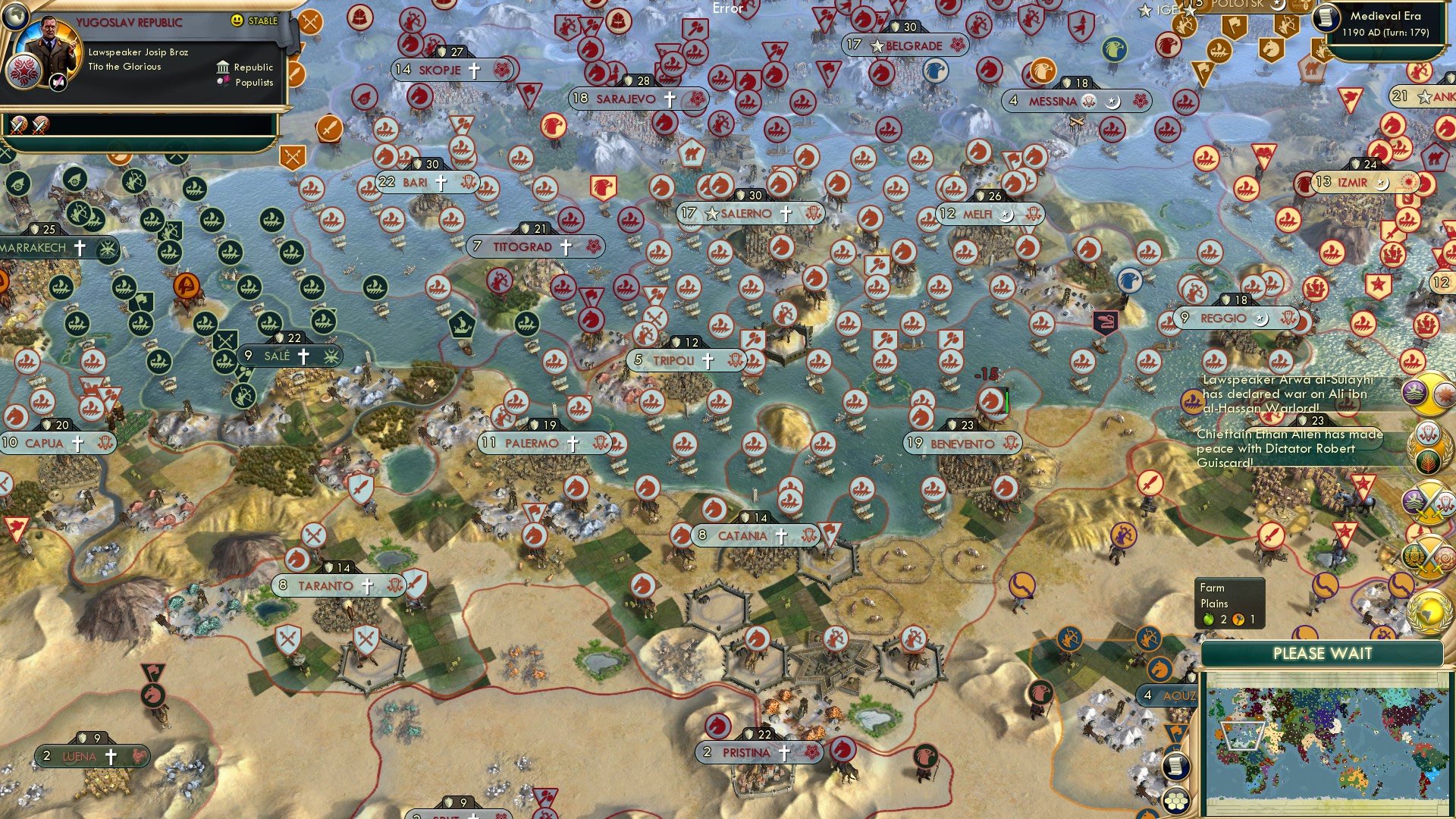Toggle the hex grid icon below the minimap
Screen dimensions: 1456x819
(x=1175, y=801)
